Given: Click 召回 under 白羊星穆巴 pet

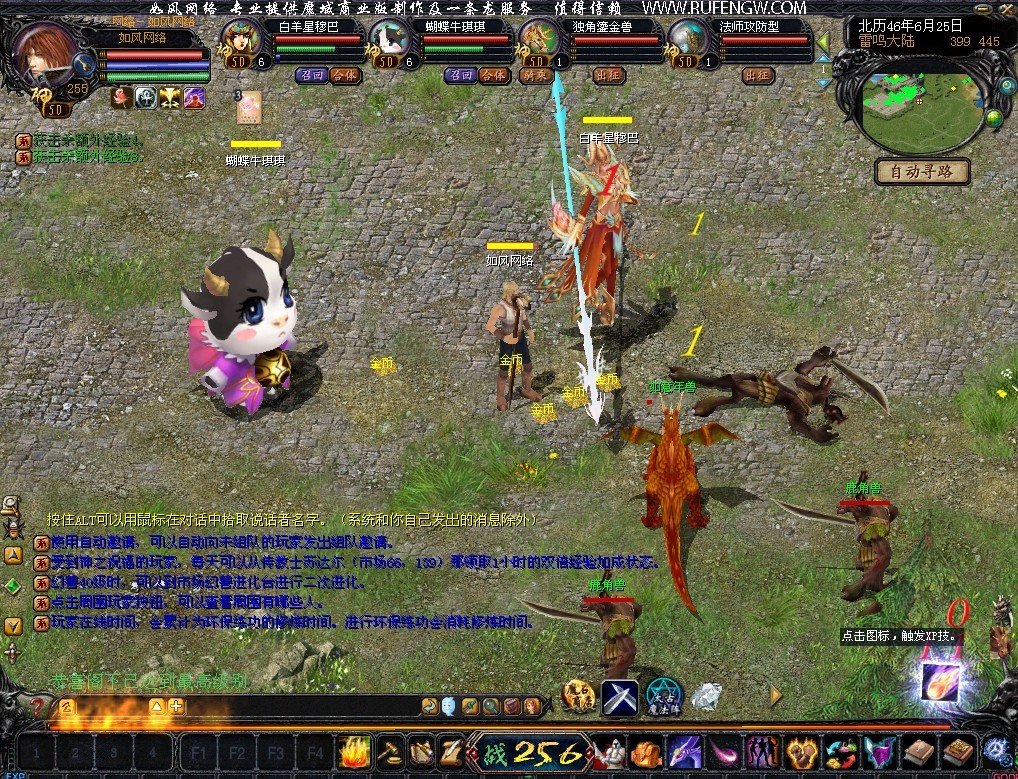Looking at the screenshot, I should point(312,75).
